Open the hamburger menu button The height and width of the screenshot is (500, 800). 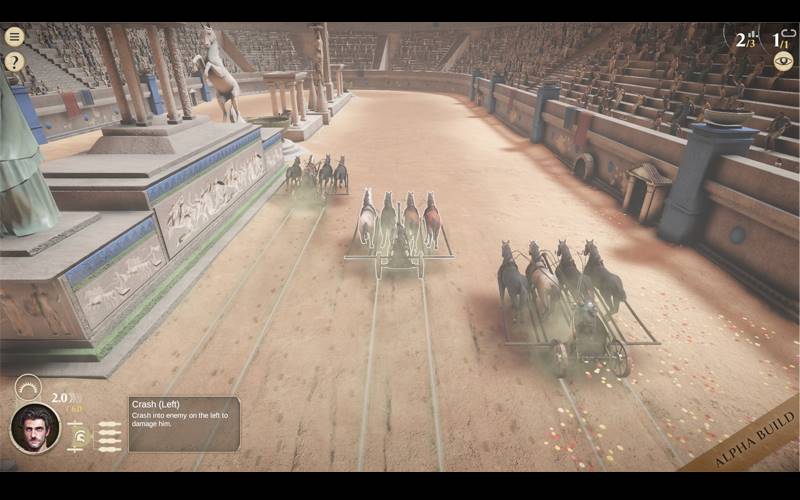click(14, 37)
